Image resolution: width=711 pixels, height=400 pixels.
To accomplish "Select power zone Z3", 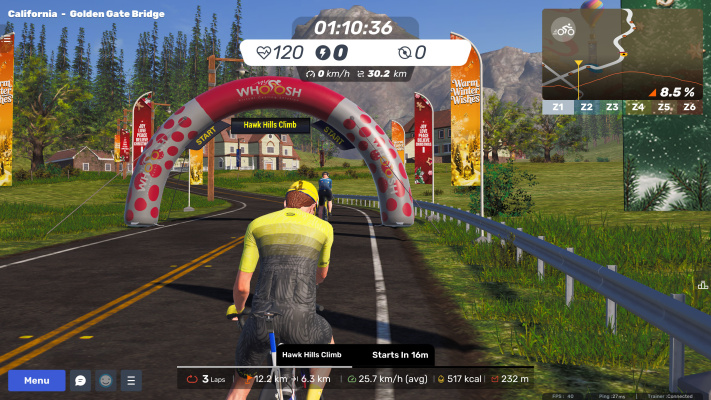I will 611,106.
